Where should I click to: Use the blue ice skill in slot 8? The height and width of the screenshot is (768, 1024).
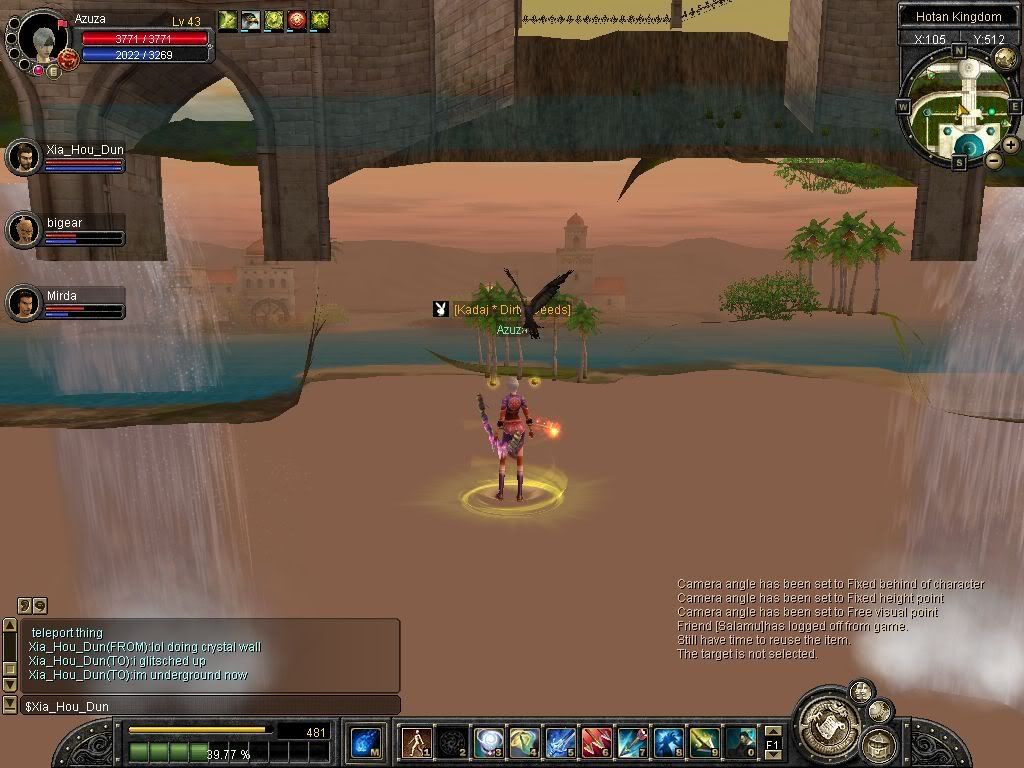point(668,743)
